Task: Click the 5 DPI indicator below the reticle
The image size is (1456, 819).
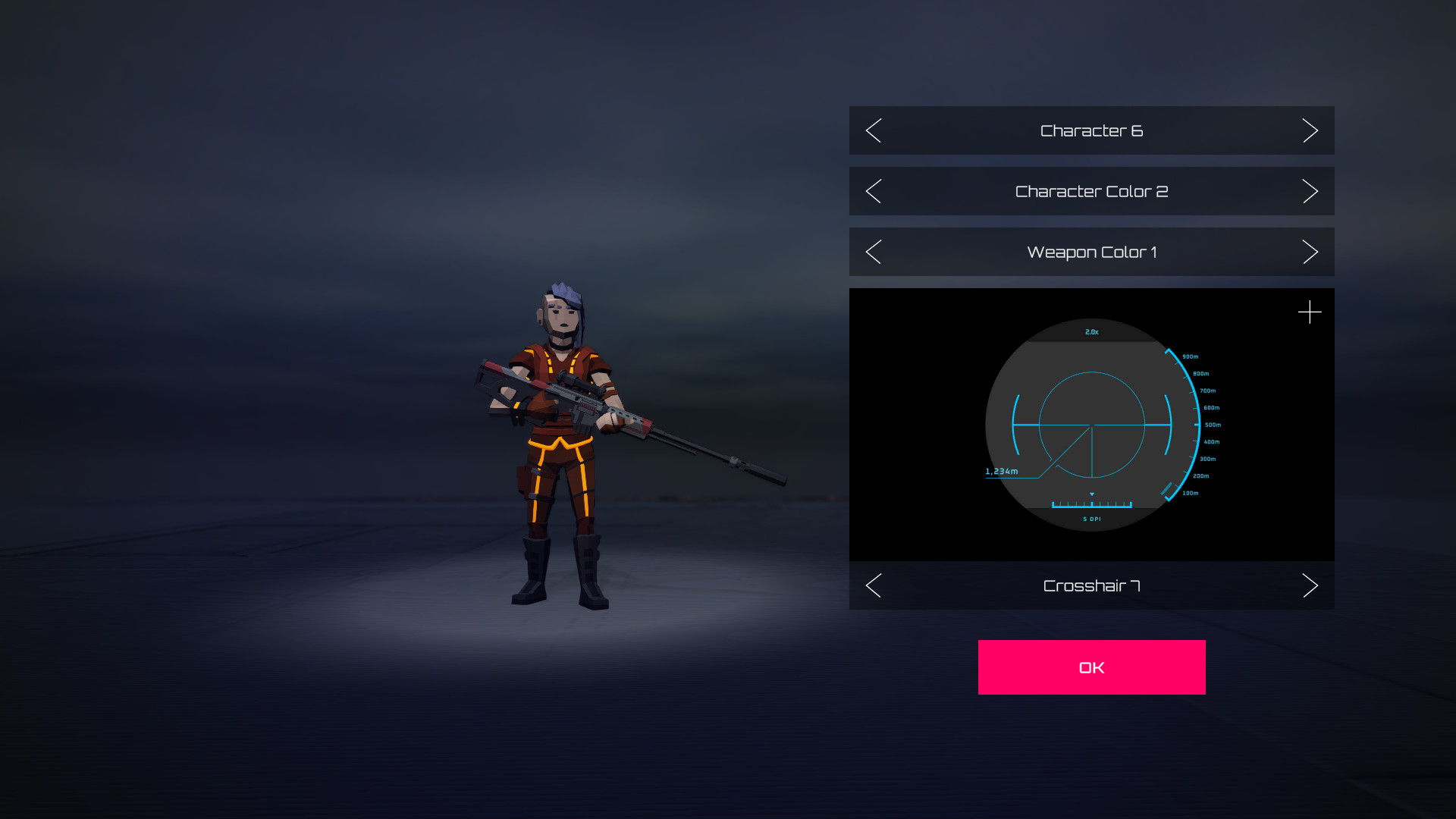Action: tap(1092, 518)
